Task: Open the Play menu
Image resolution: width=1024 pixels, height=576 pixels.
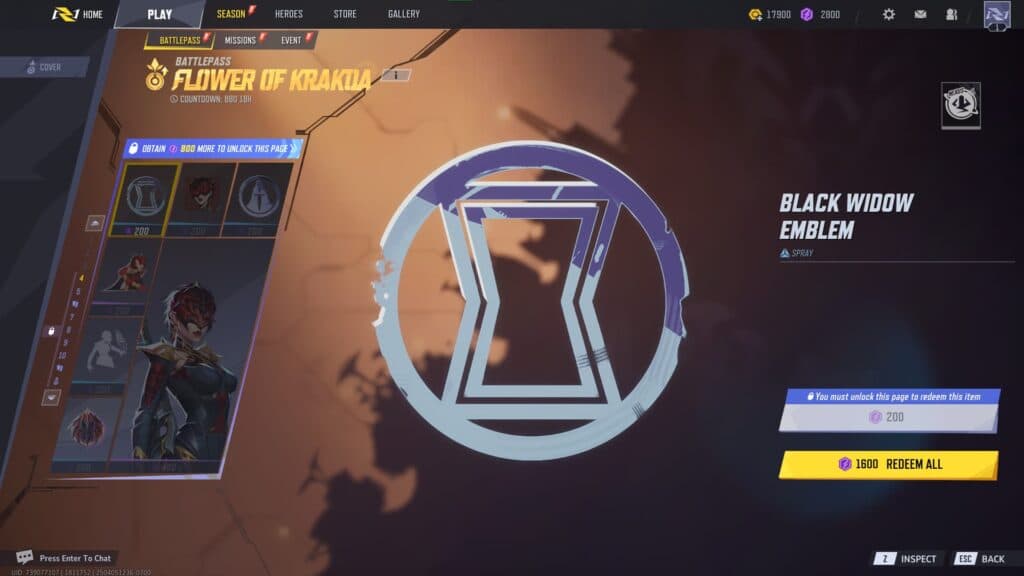Action: pyautogui.click(x=159, y=14)
